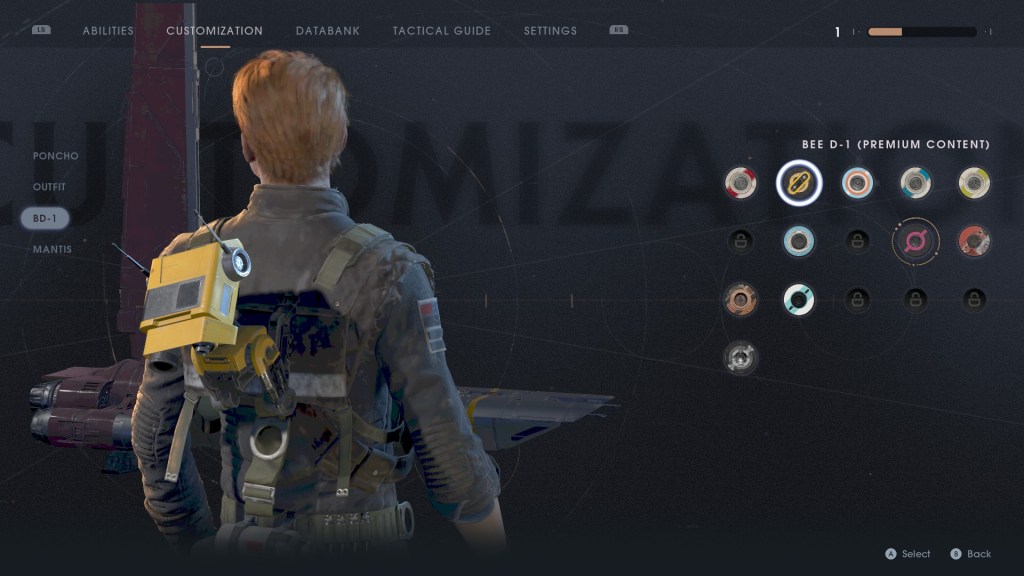Open the Mantis customization category
The width and height of the screenshot is (1024, 576).
(x=52, y=249)
